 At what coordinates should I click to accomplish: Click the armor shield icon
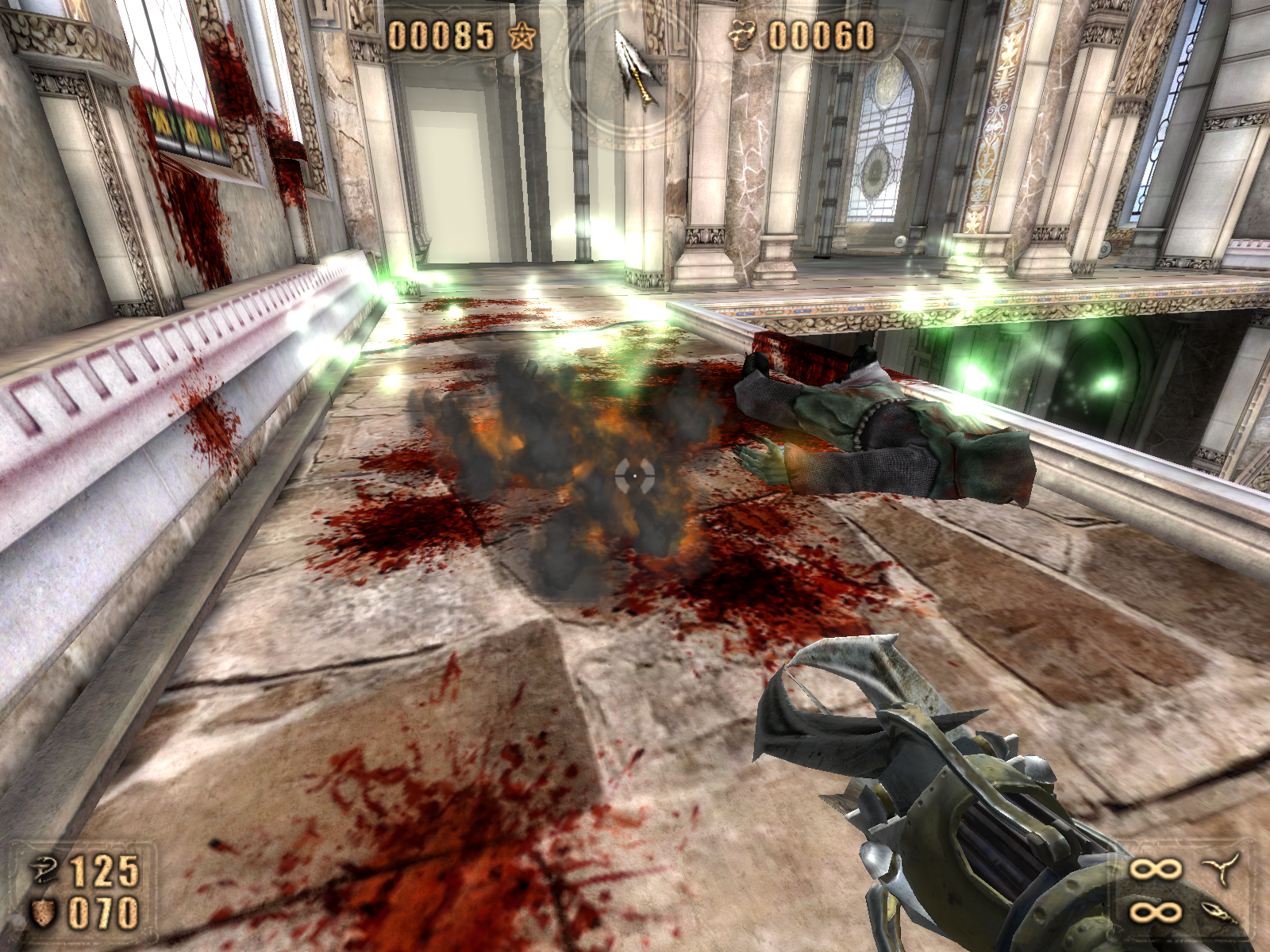pos(44,912)
